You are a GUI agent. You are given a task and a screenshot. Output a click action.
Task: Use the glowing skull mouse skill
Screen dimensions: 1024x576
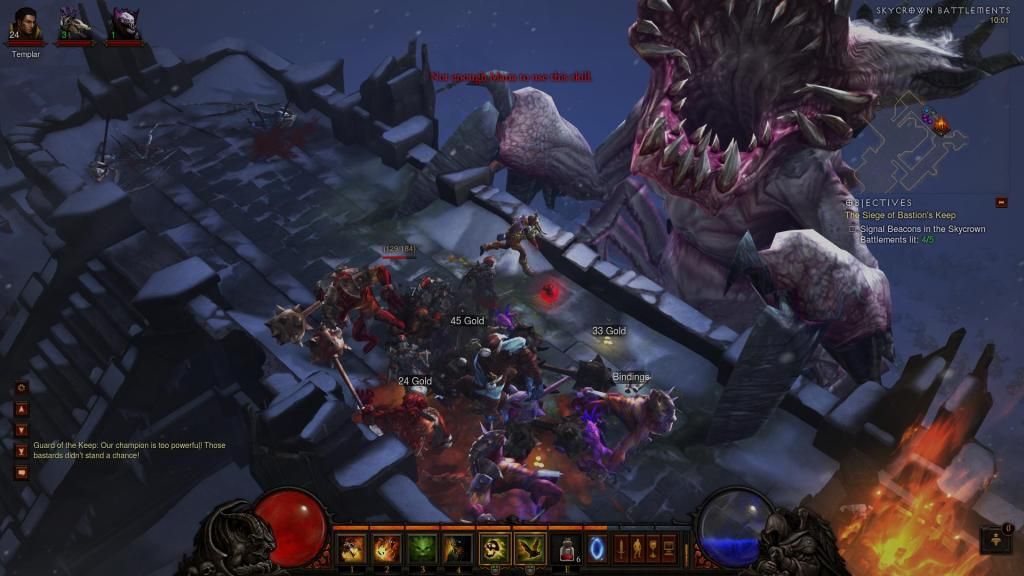tap(496, 547)
